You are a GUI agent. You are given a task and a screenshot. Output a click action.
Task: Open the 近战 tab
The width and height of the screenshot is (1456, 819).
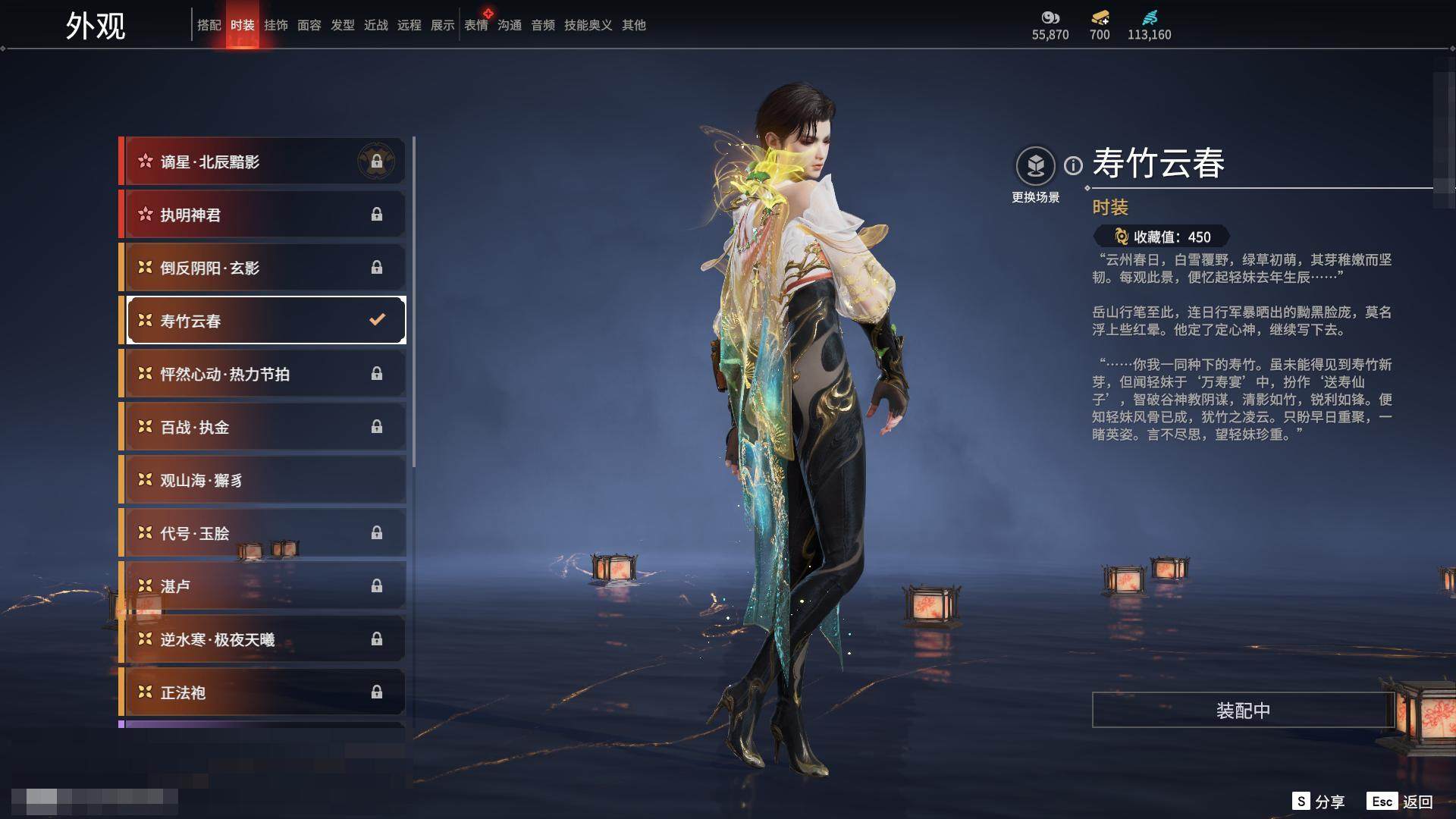(x=375, y=25)
